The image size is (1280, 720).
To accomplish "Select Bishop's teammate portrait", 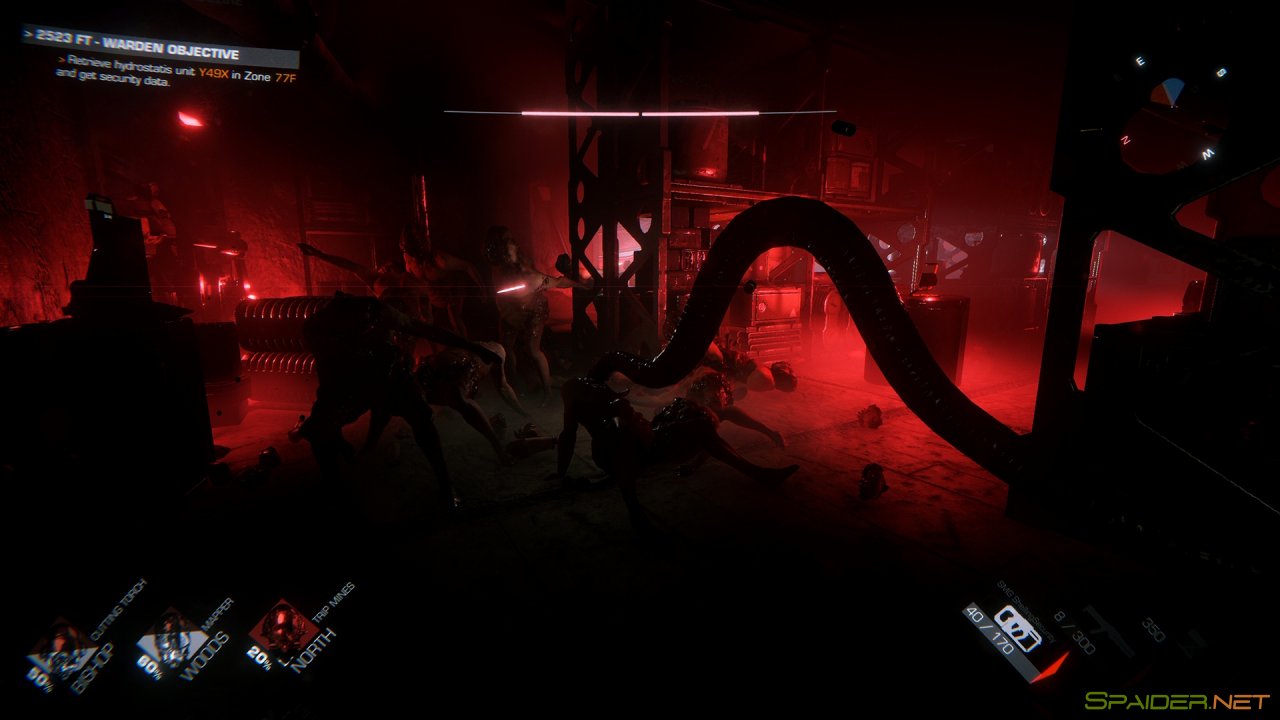I will [x=60, y=648].
